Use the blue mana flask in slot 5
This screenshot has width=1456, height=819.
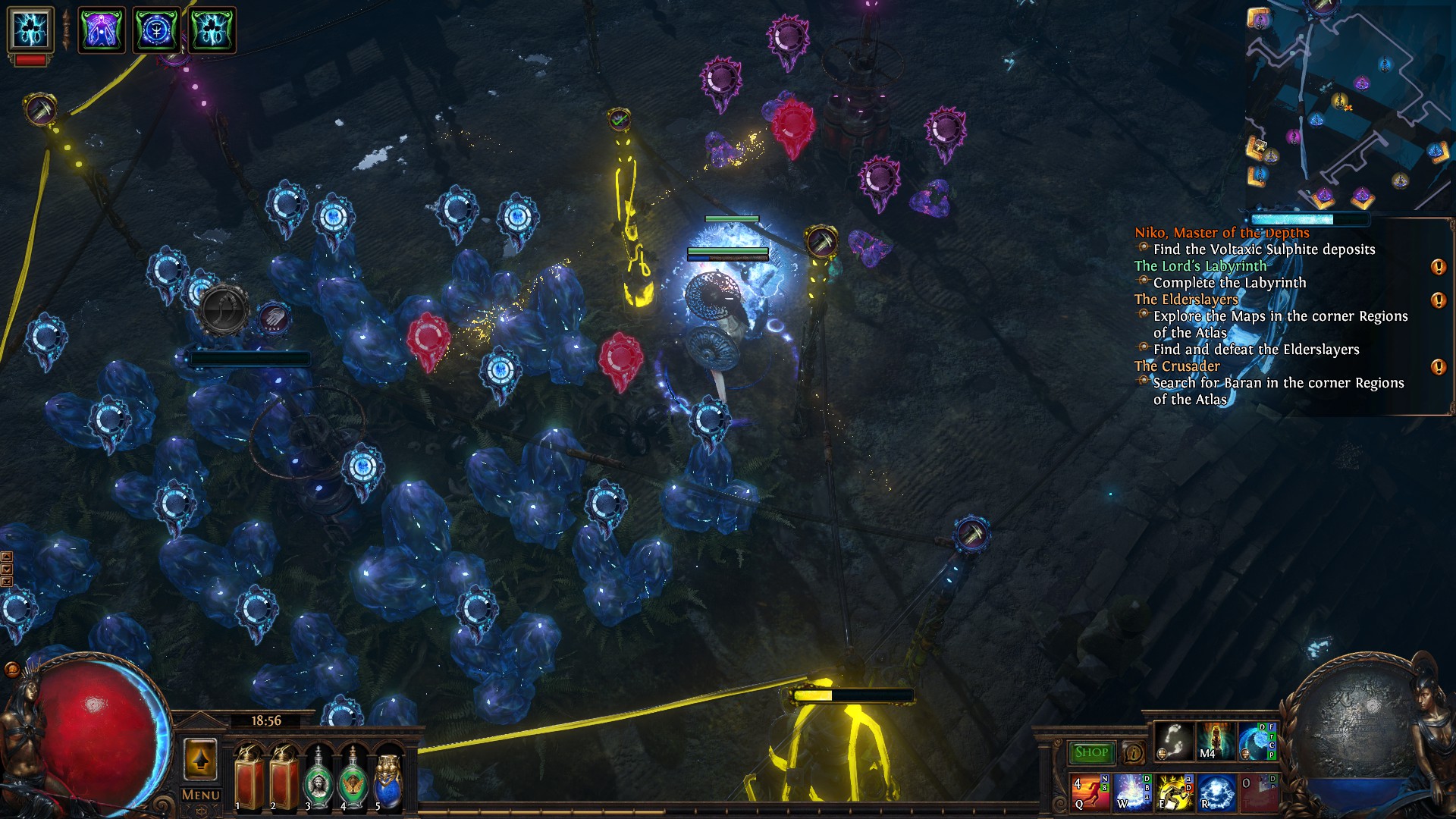click(388, 780)
